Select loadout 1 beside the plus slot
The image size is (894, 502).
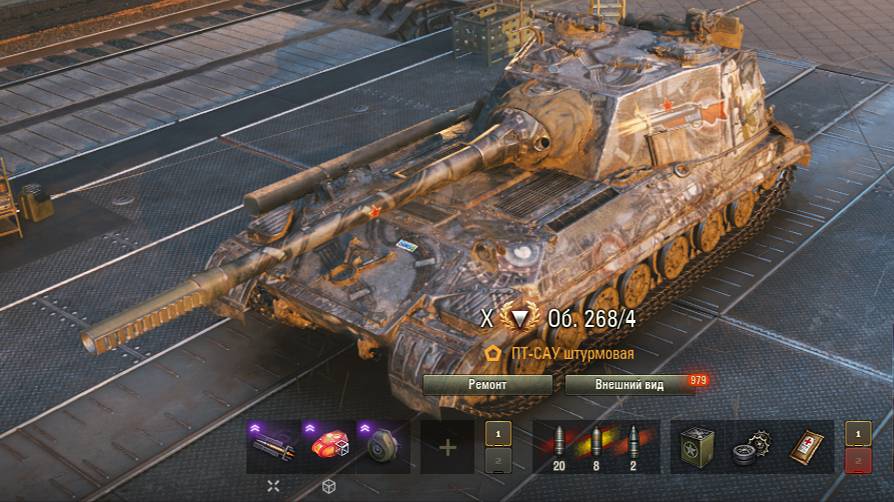[x=498, y=434]
